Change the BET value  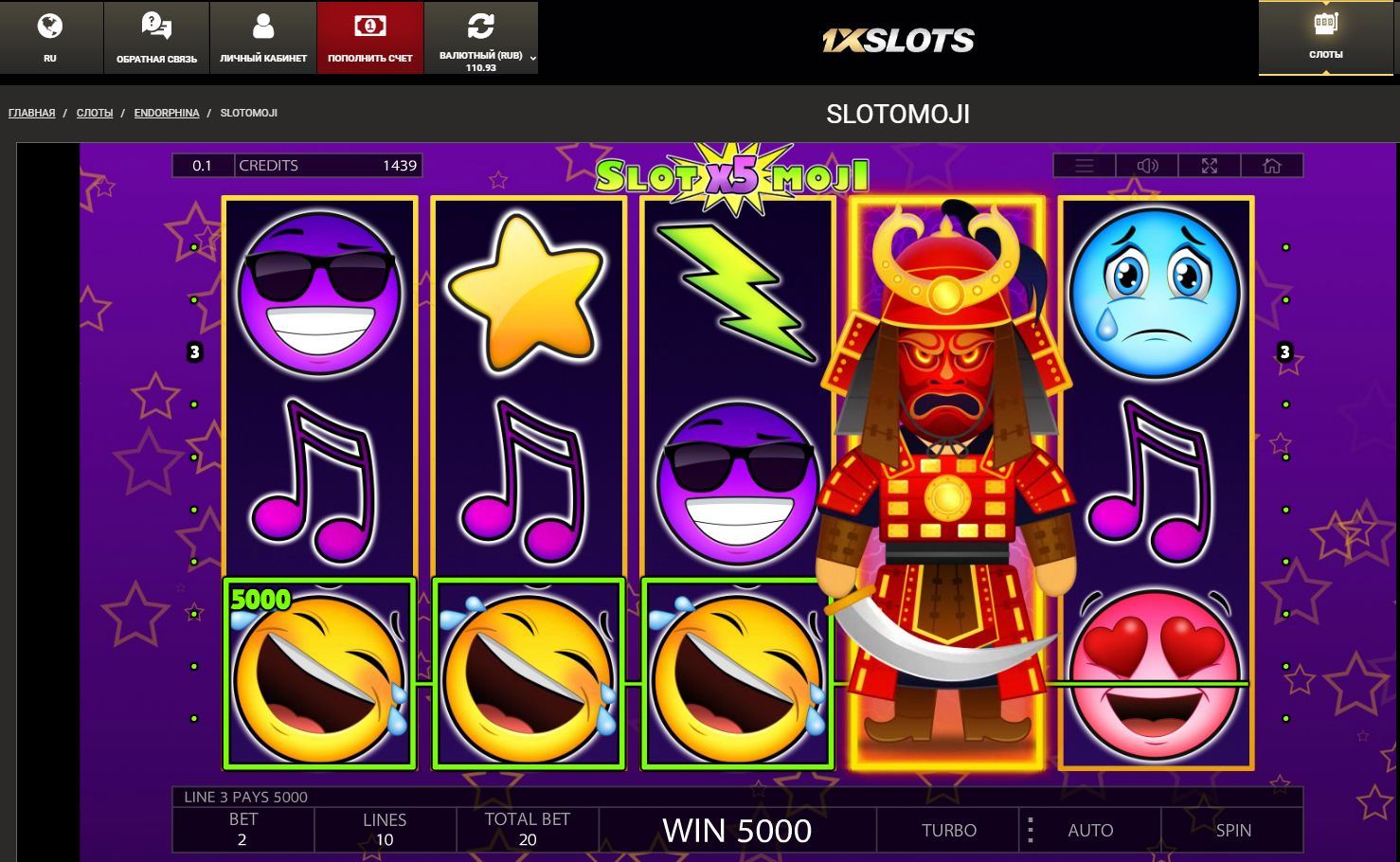[242, 830]
